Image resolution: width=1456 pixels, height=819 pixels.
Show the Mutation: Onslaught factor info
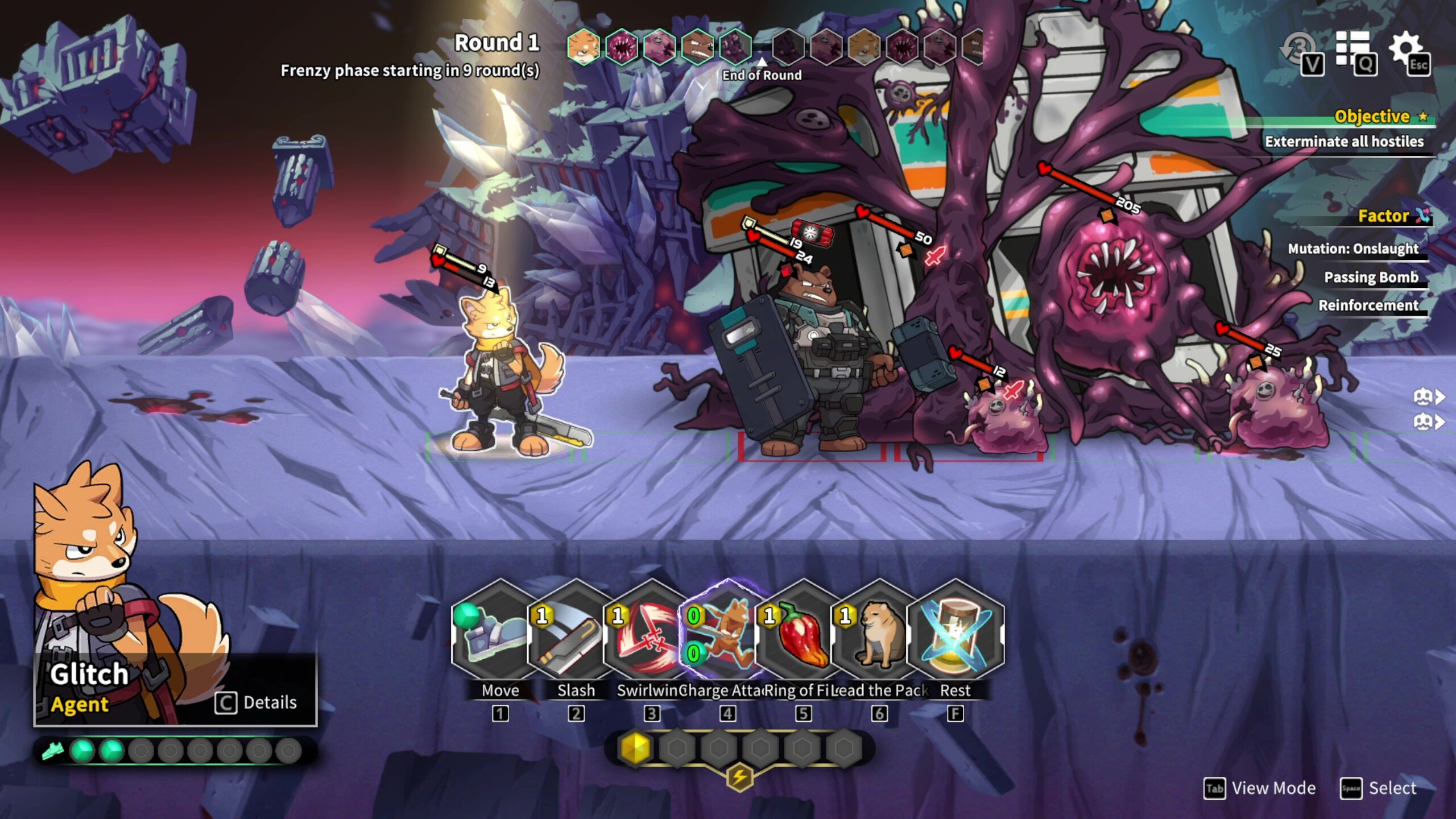click(1352, 249)
